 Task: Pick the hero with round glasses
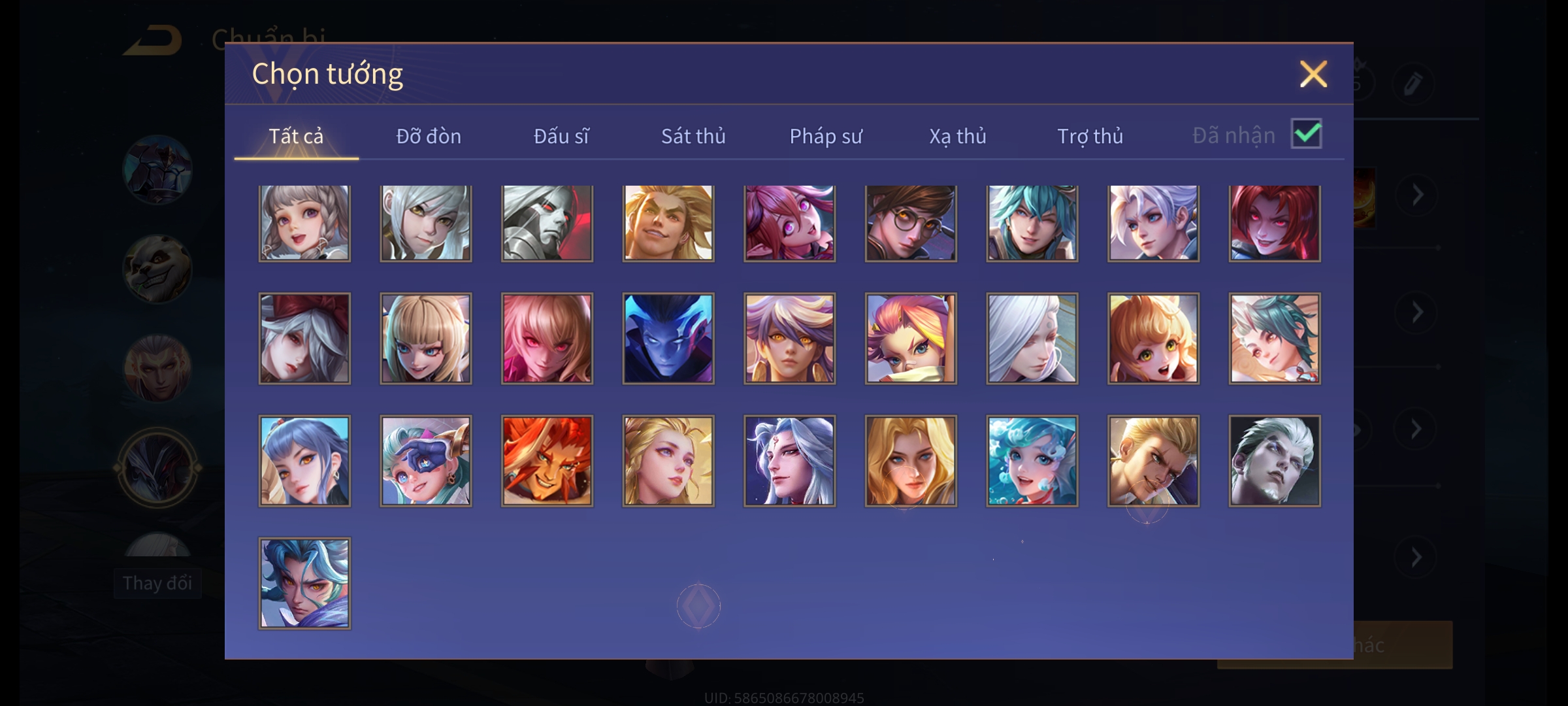(x=911, y=223)
